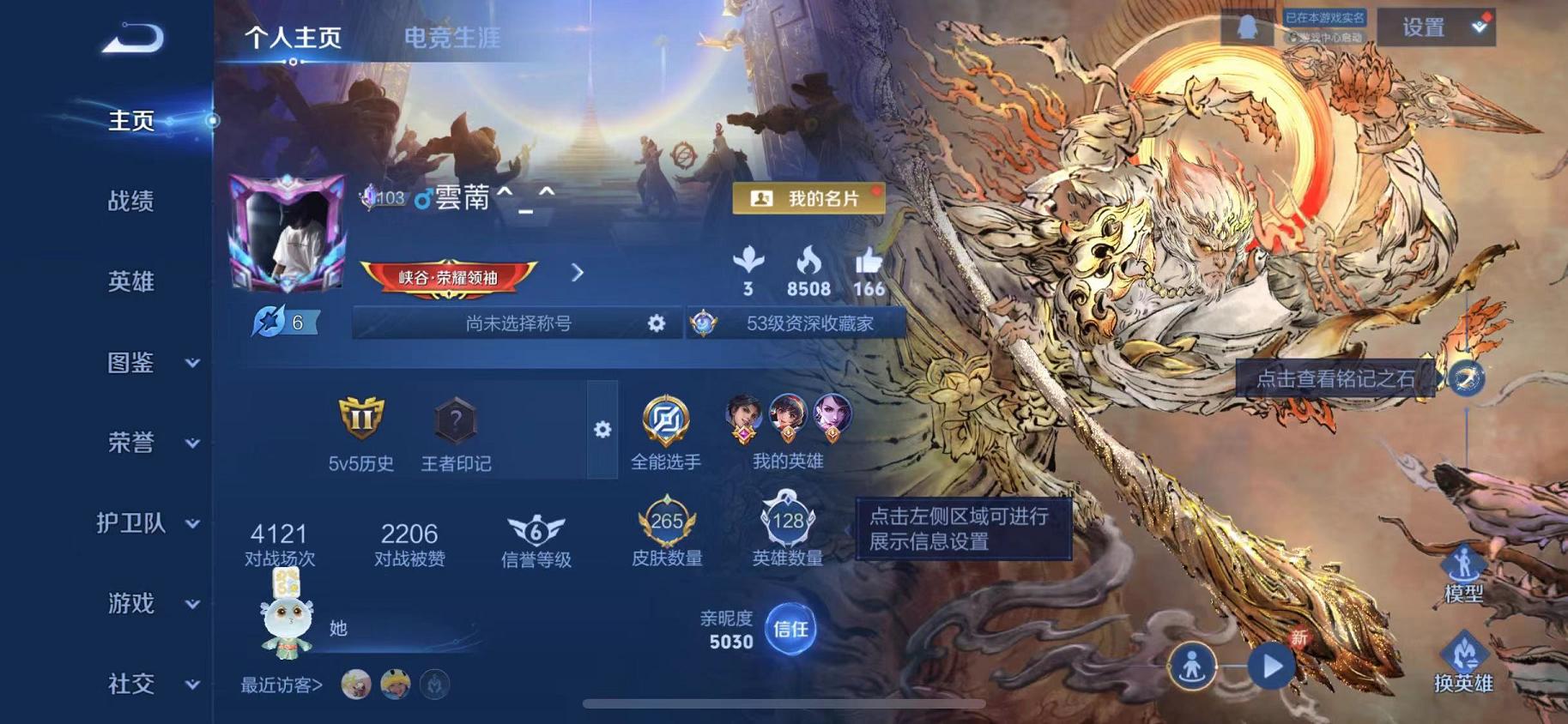Open the gear icon beside 王者印记
Screen dimensions: 1568x724
click(604, 429)
